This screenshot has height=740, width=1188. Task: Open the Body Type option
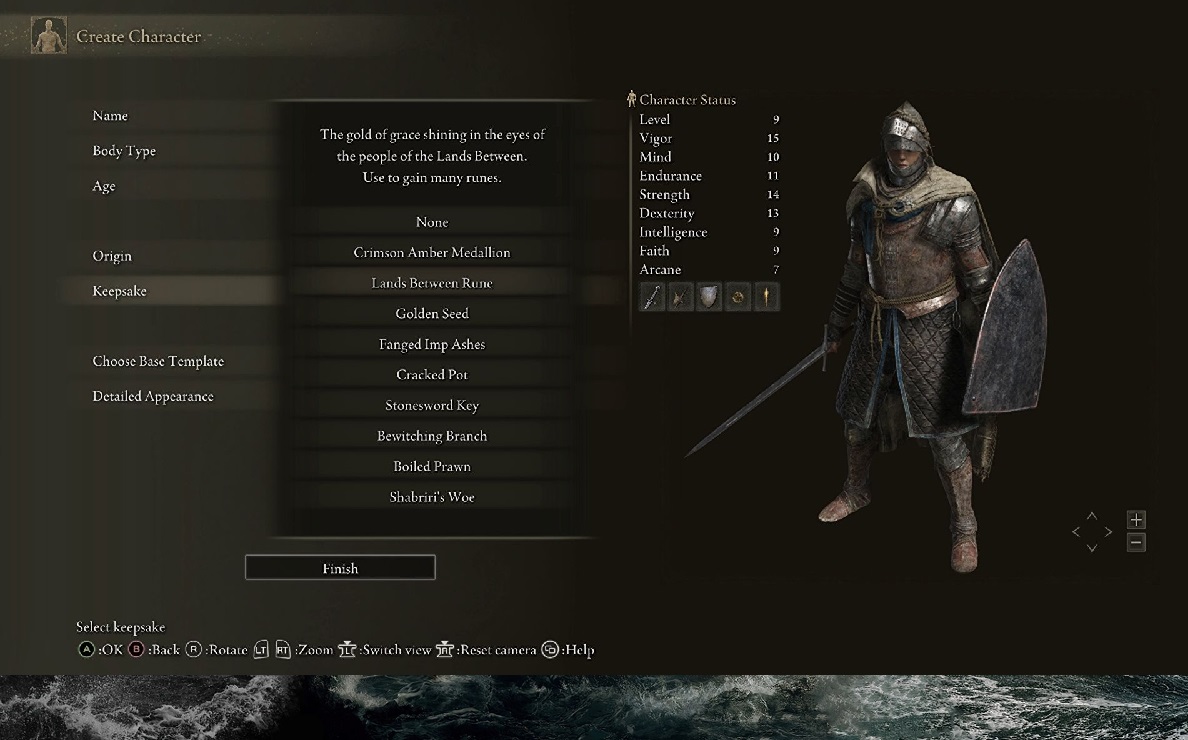(124, 151)
